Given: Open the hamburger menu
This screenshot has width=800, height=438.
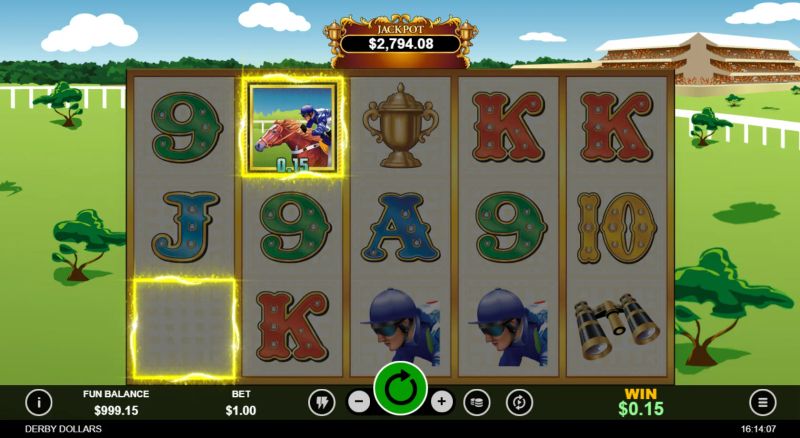Looking at the screenshot, I should tap(762, 402).
